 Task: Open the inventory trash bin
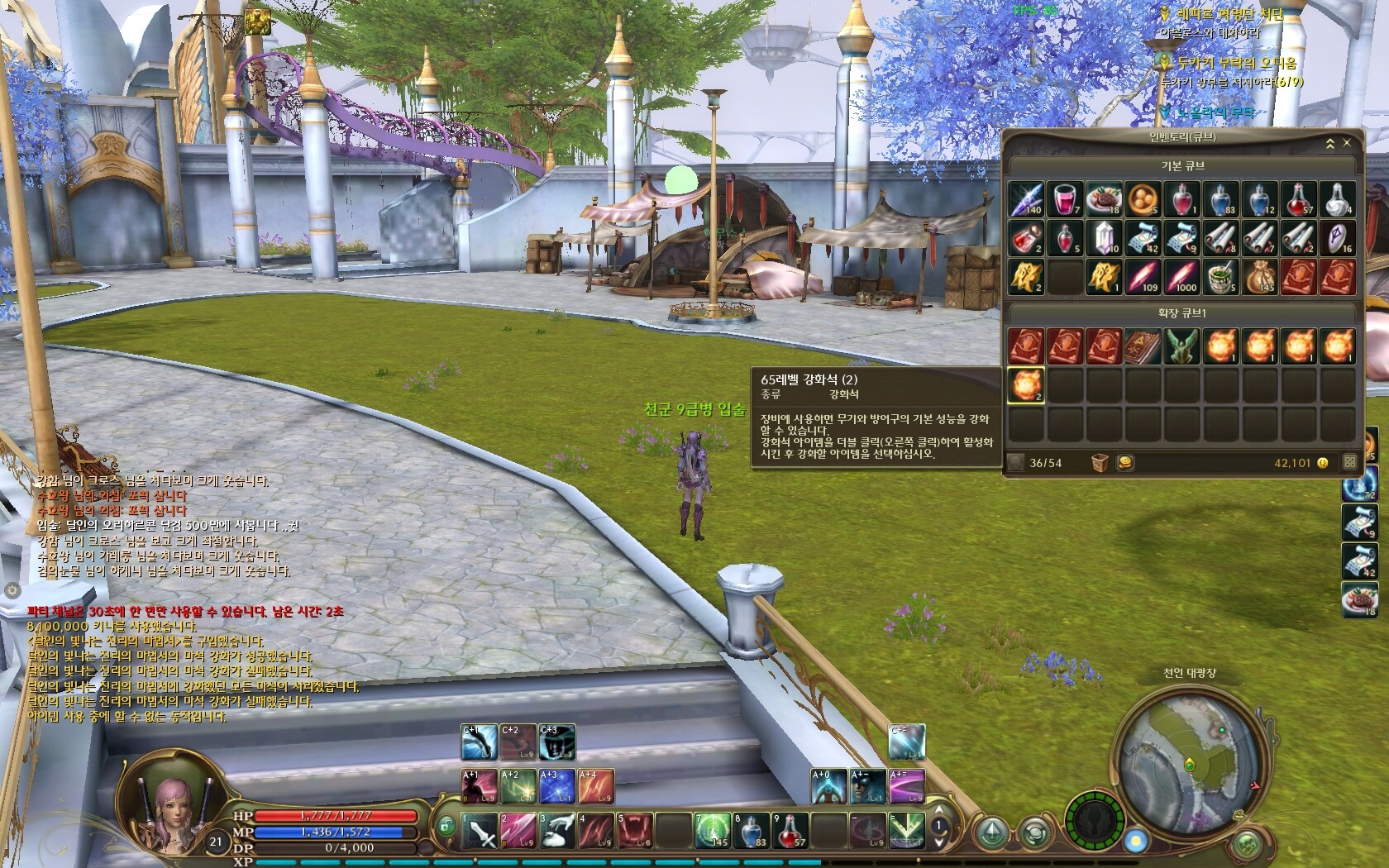(x=1100, y=463)
